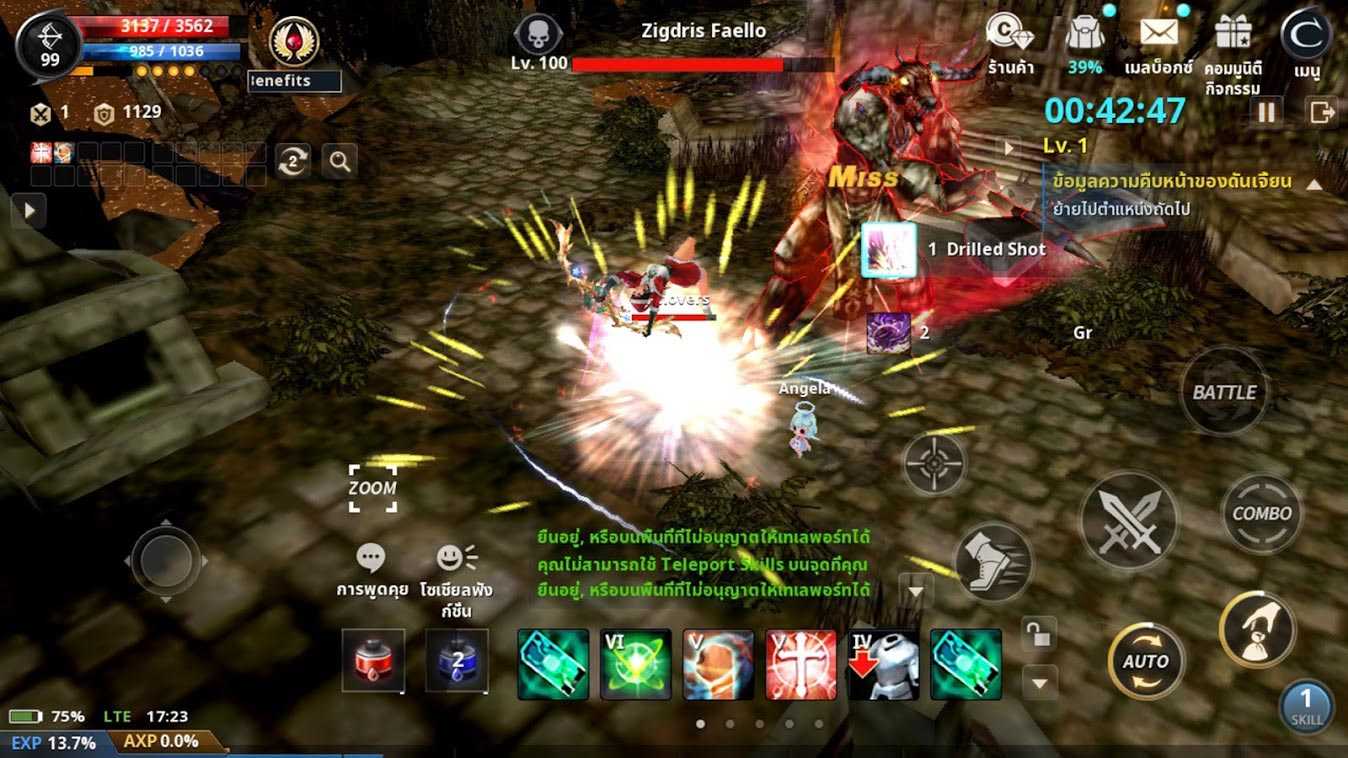Use the red health potion slot

(x=373, y=661)
